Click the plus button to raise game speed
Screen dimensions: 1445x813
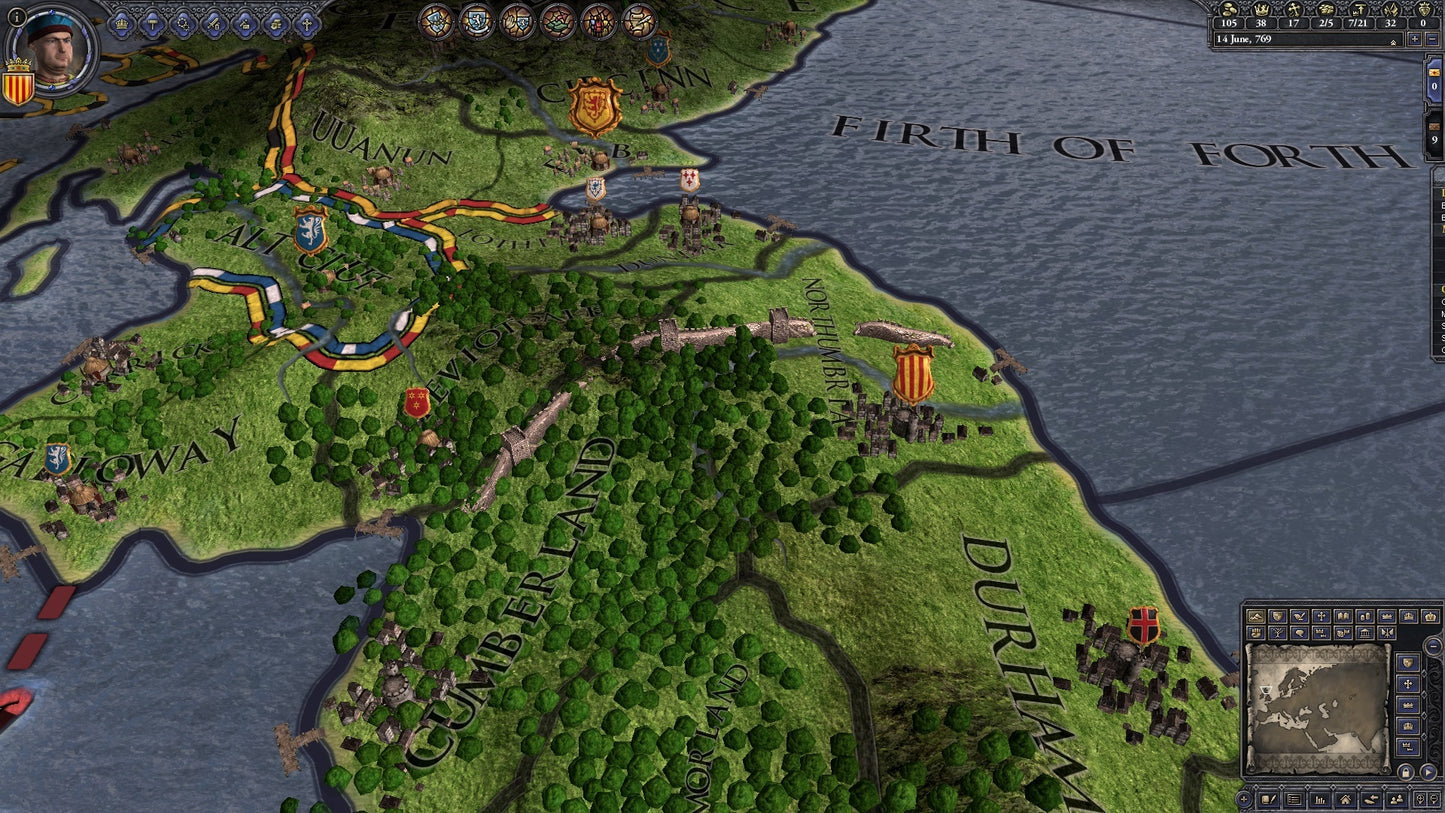1414,39
